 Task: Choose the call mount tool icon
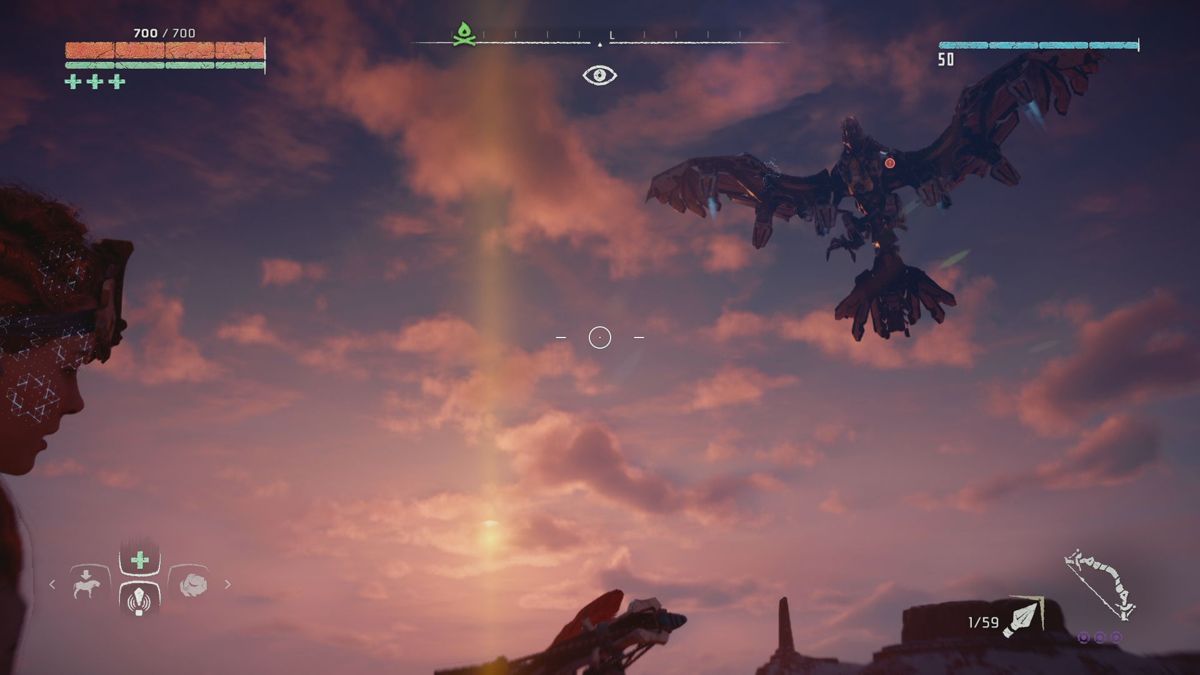pos(89,584)
